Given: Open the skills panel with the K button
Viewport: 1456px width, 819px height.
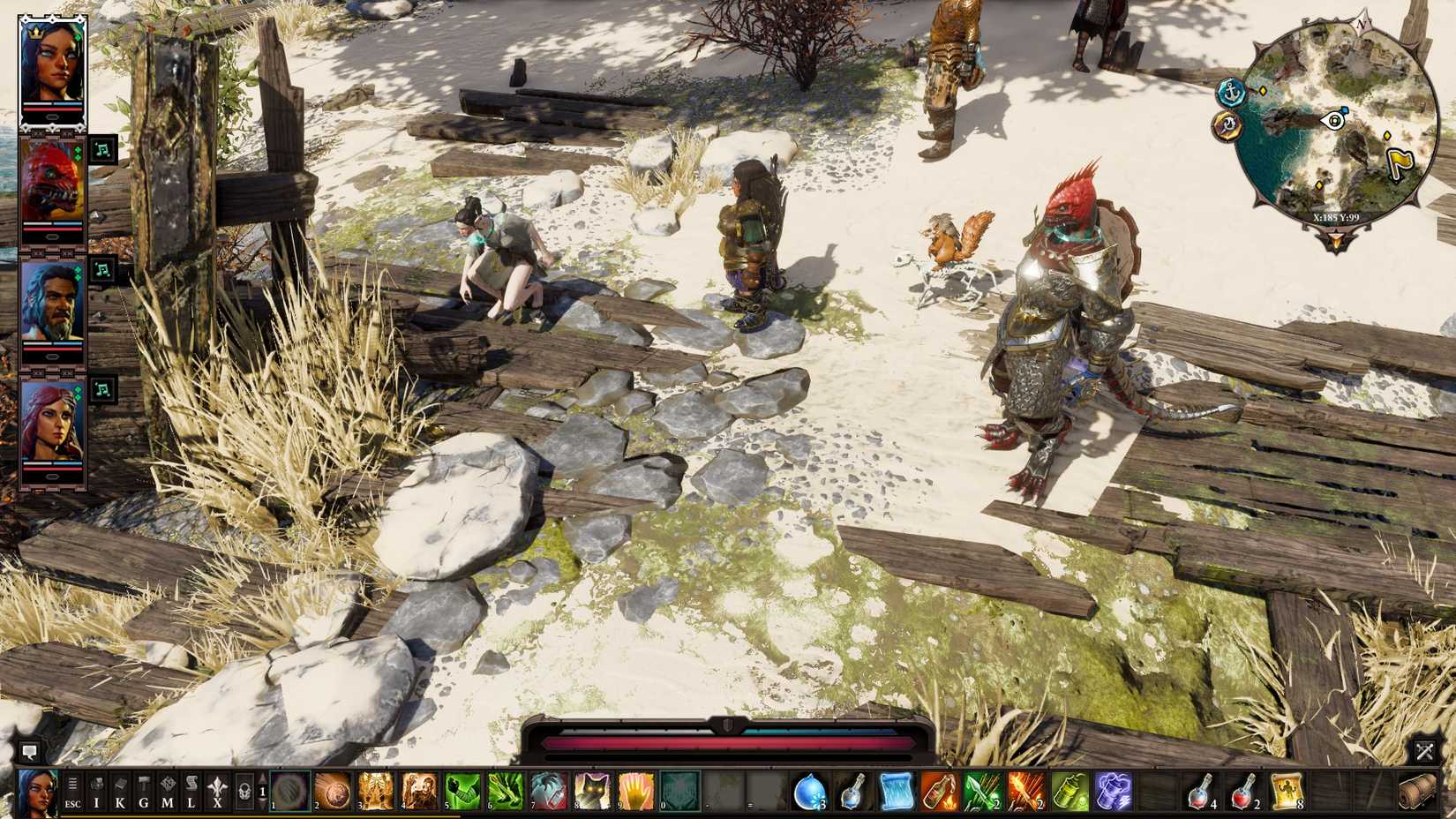Looking at the screenshot, I should point(121,793).
